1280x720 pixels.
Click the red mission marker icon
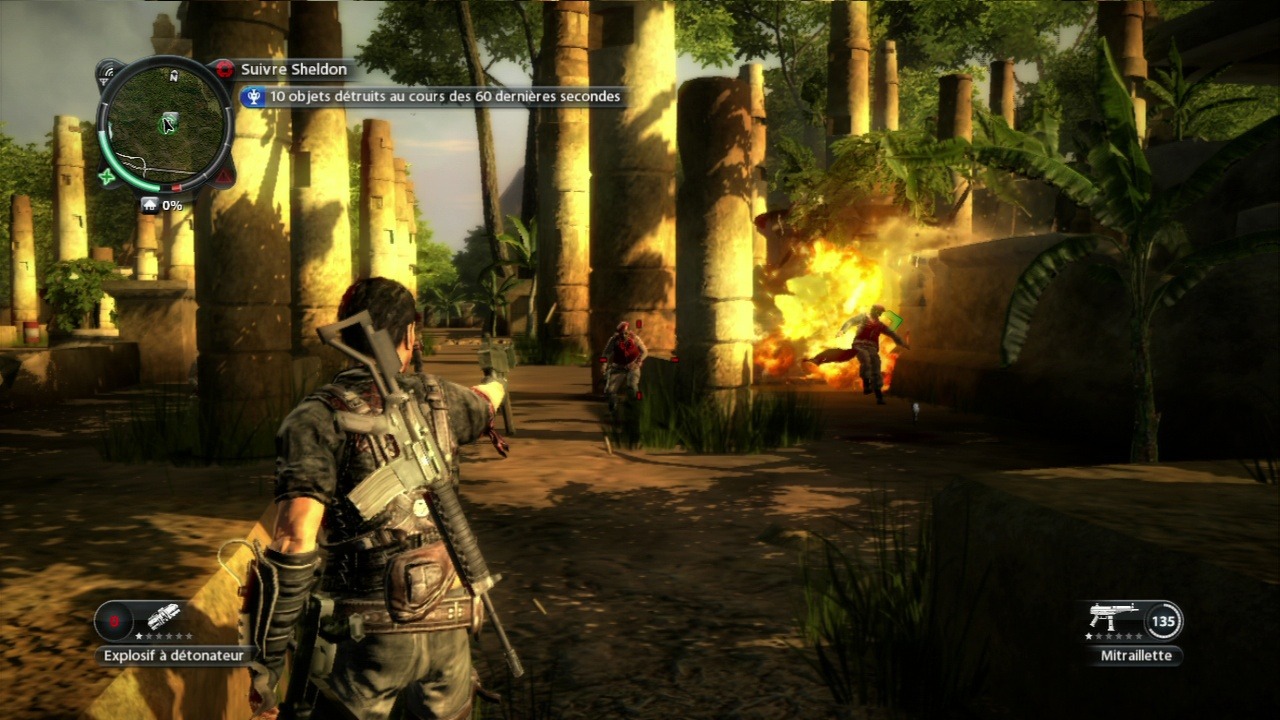[224, 69]
